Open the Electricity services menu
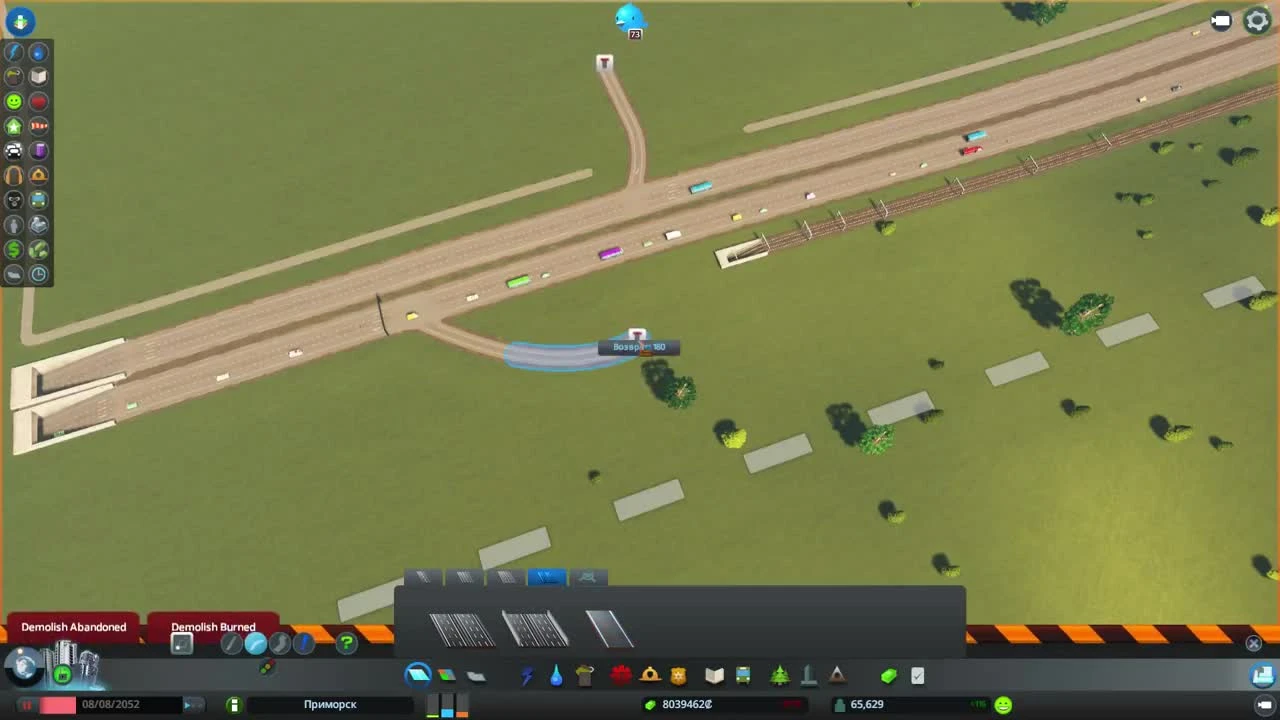The width and height of the screenshot is (1280, 720). click(527, 675)
